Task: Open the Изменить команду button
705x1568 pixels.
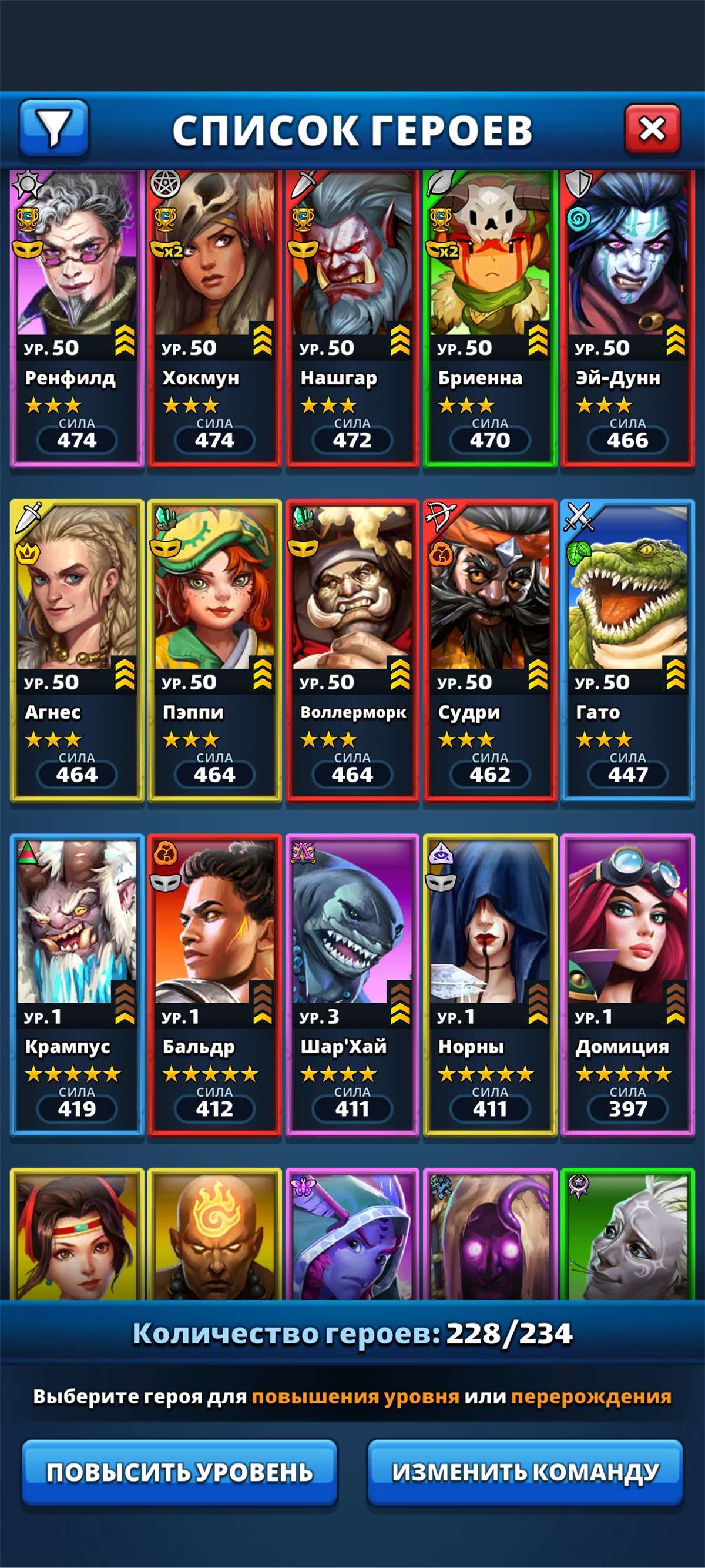Action: click(525, 1472)
